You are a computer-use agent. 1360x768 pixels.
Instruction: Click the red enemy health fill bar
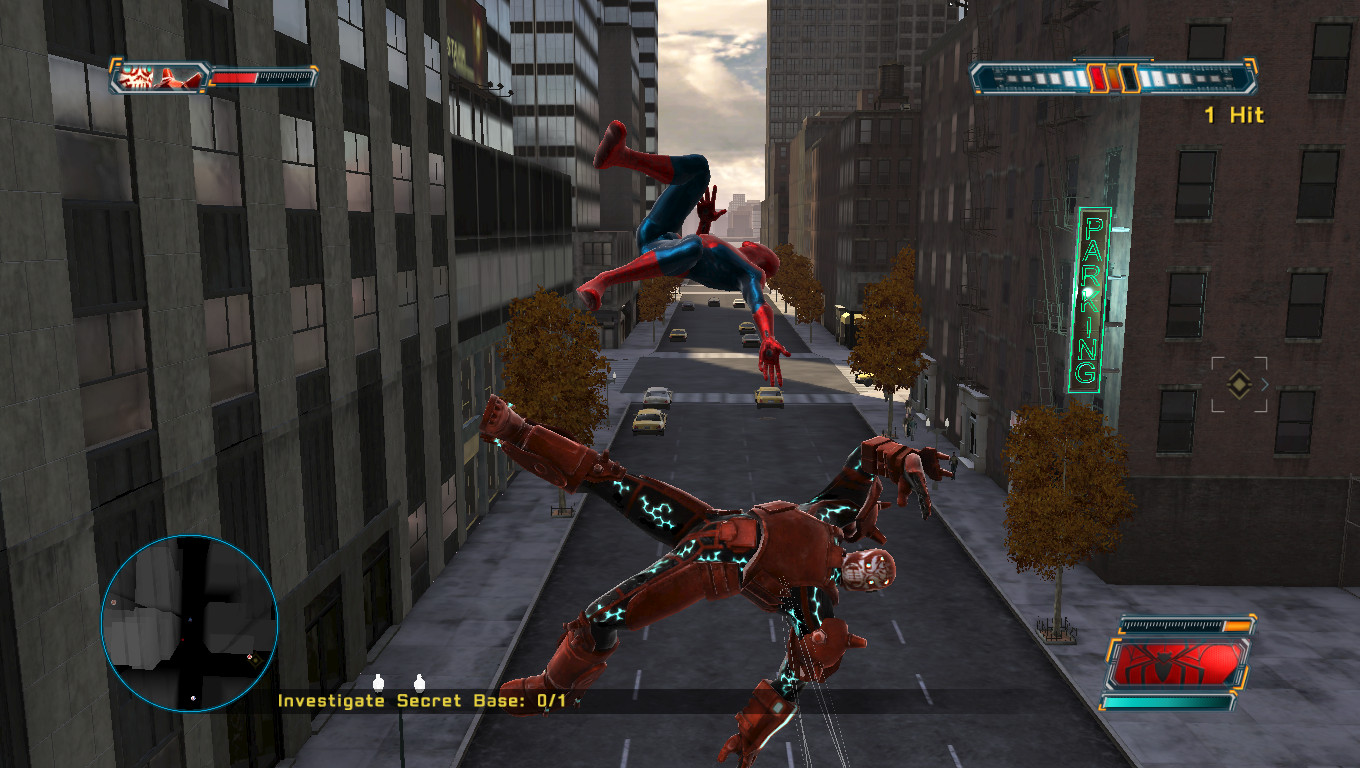[x=235, y=77]
